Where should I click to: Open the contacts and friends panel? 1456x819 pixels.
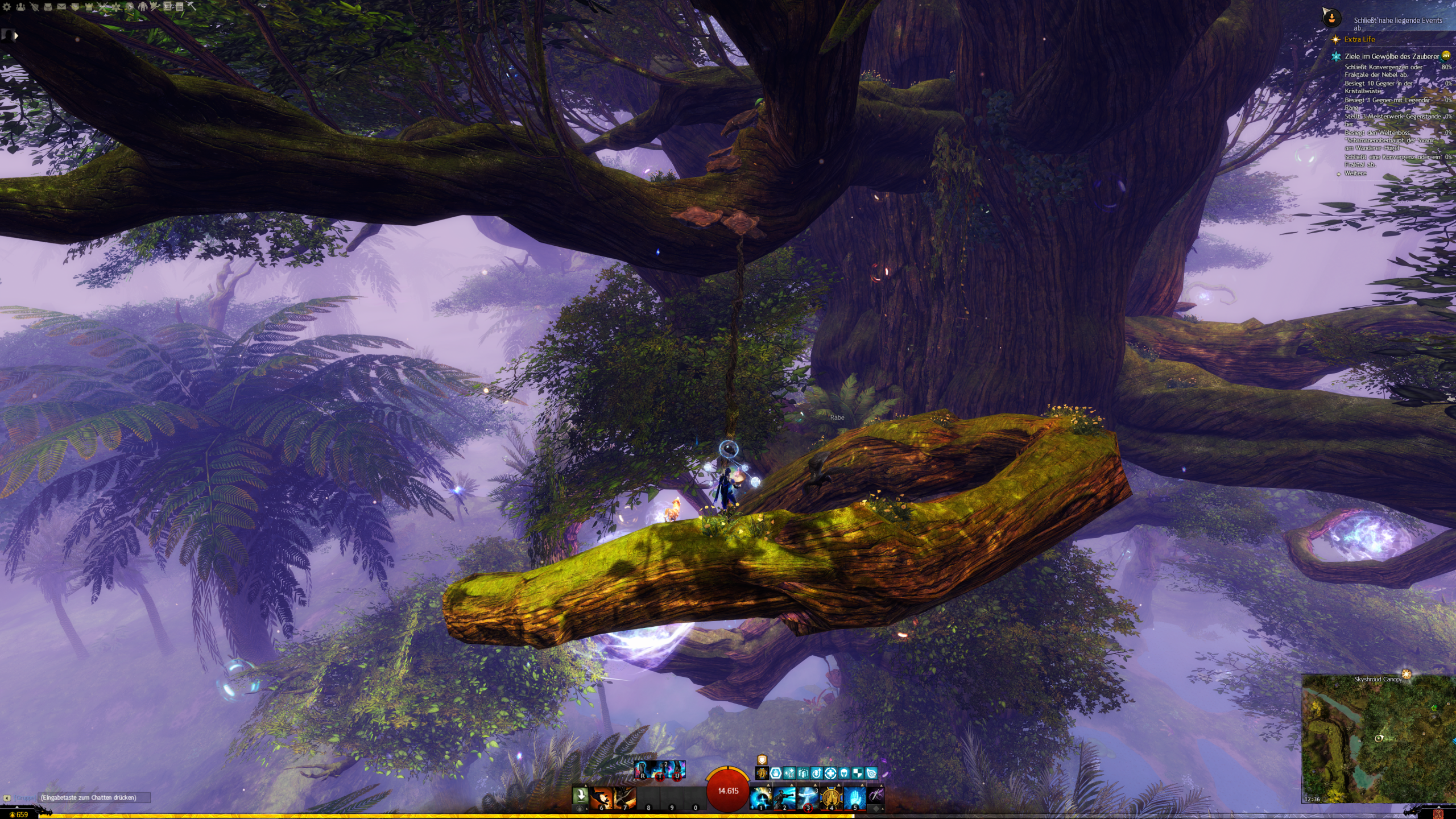20,7
